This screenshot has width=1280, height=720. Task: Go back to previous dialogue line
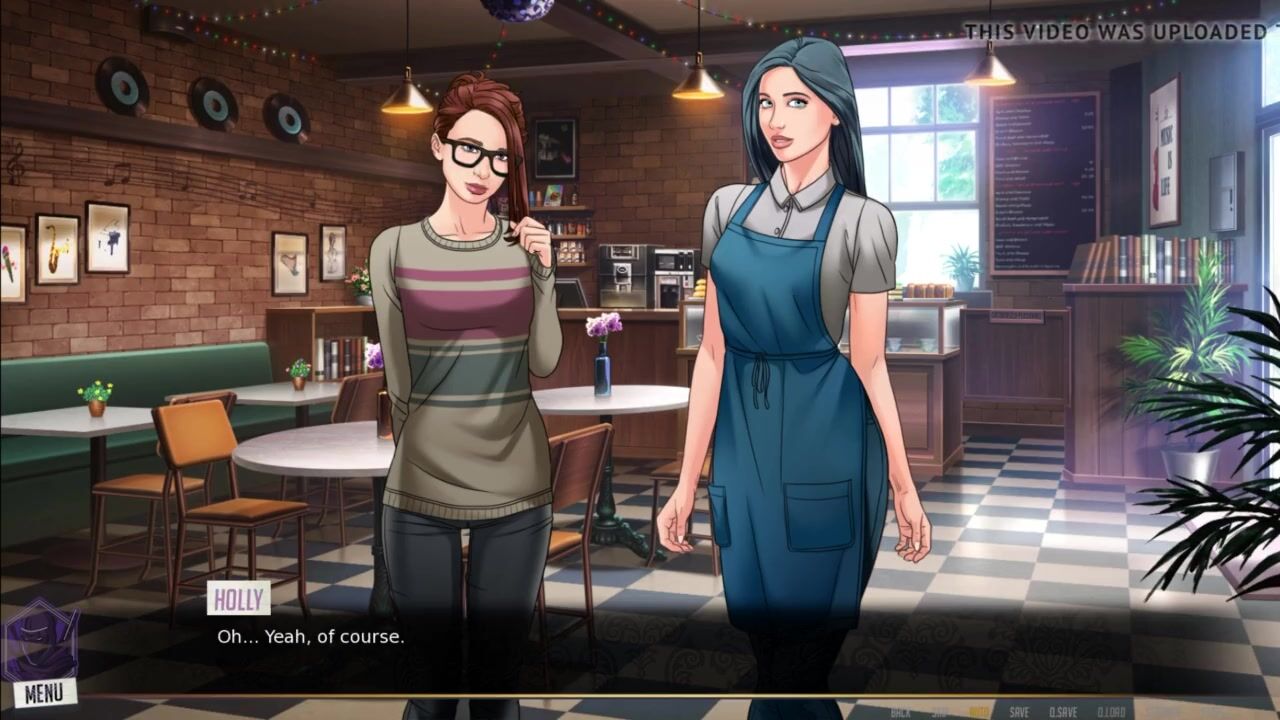(900, 712)
